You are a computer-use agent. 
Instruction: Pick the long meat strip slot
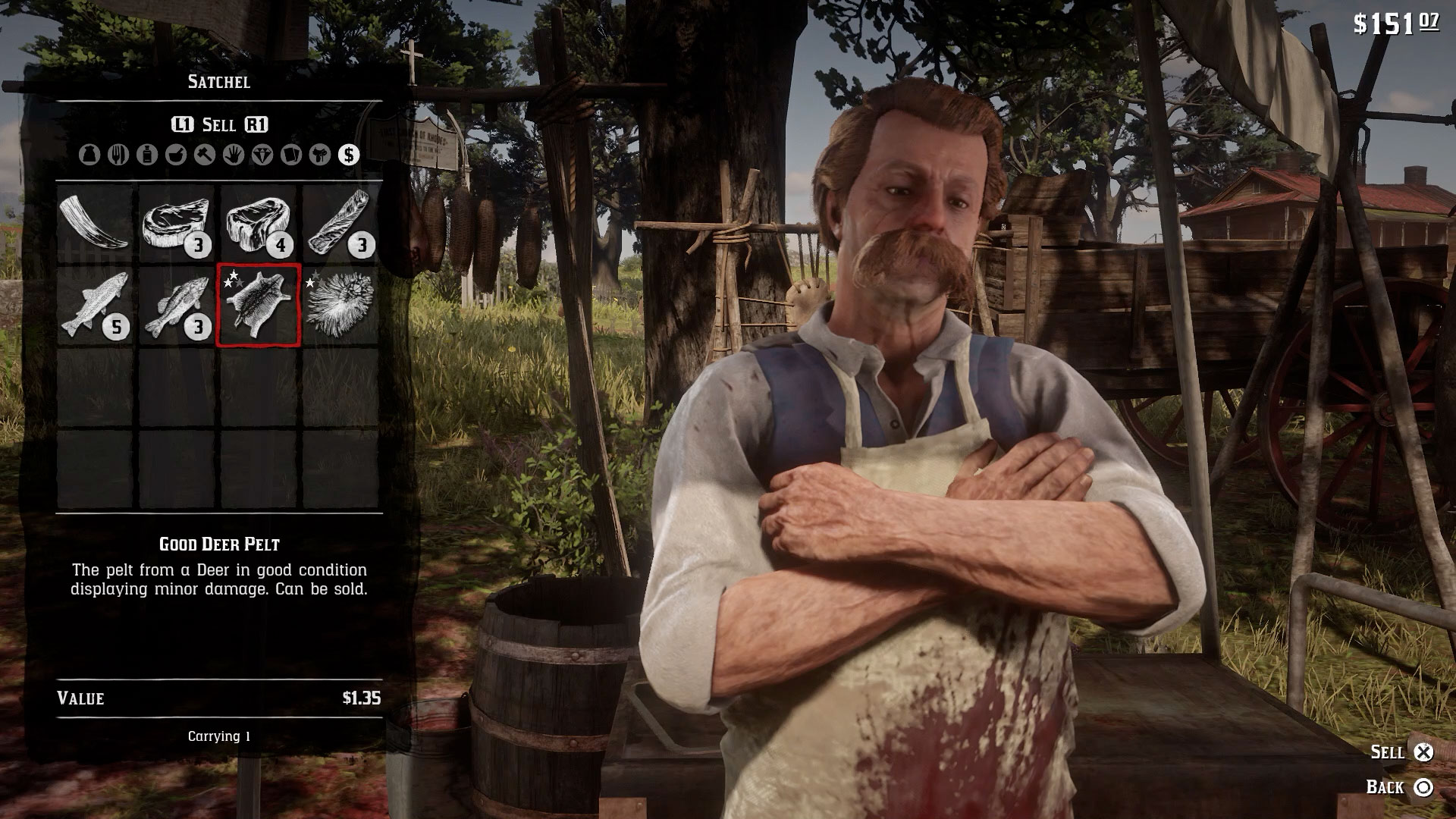click(340, 223)
